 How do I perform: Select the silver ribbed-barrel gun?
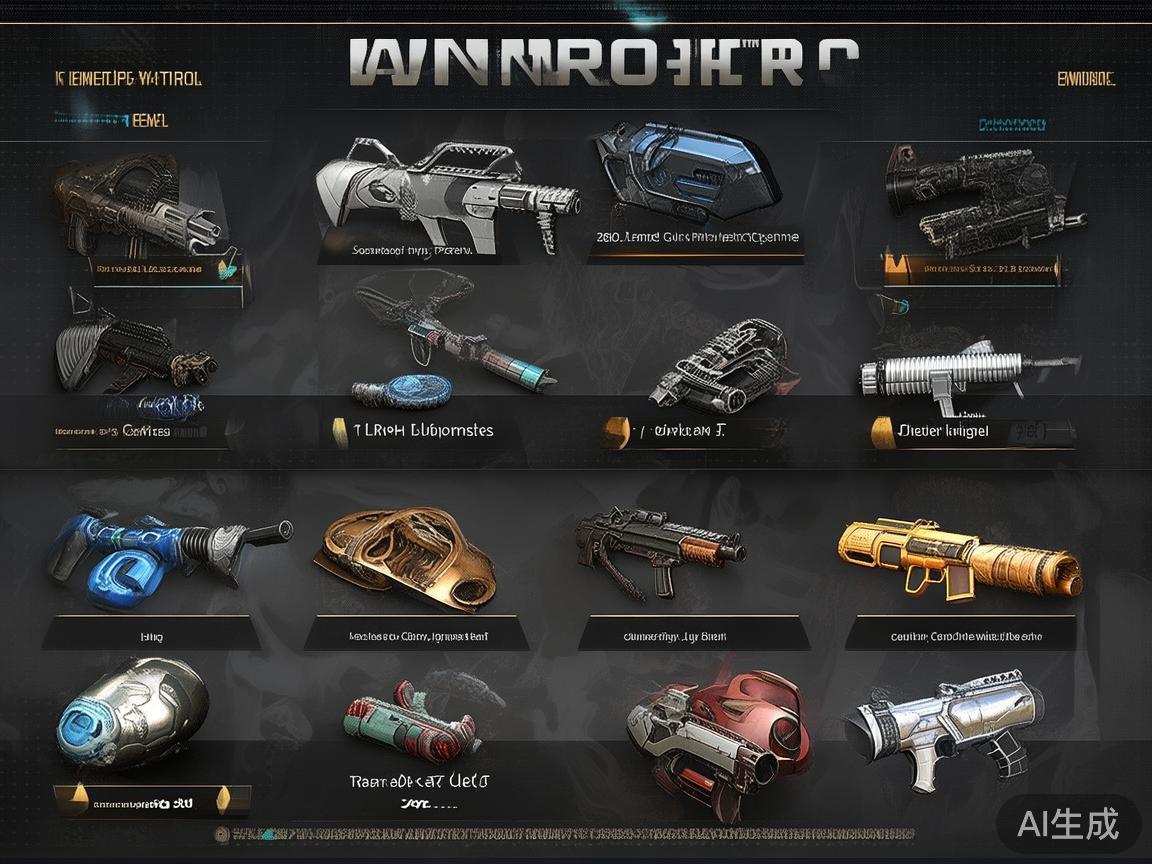[960, 375]
